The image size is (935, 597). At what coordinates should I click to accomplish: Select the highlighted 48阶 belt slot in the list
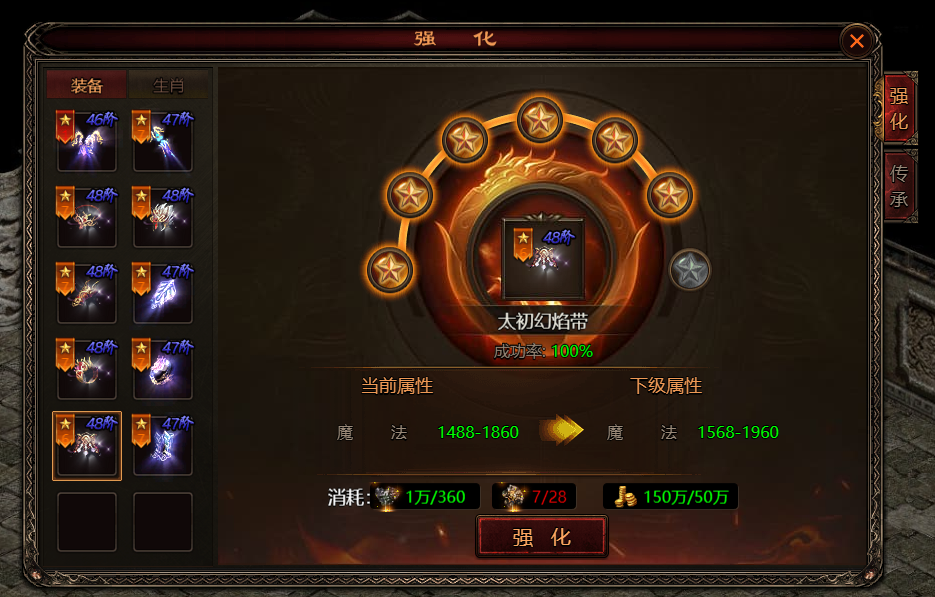87,445
